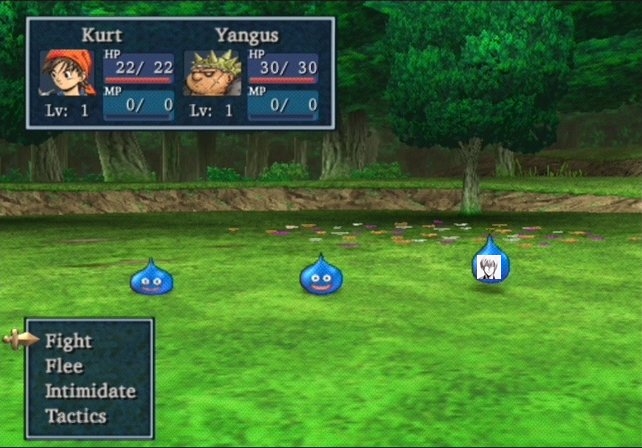The height and width of the screenshot is (448, 642).
Task: Select Fight from the battle menu
Action: coord(68,341)
